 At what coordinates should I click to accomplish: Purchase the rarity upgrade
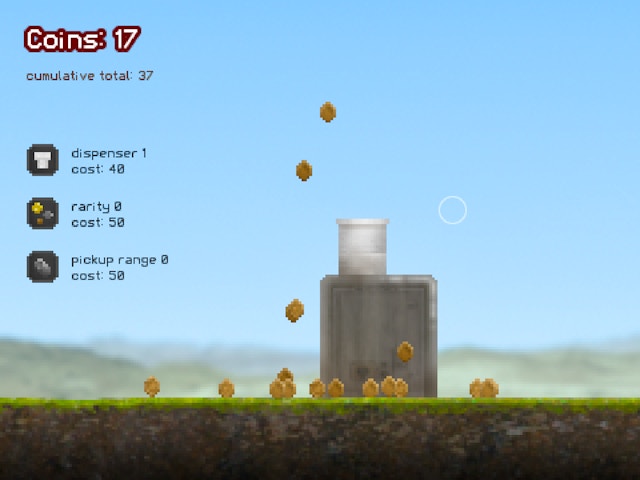[42, 213]
